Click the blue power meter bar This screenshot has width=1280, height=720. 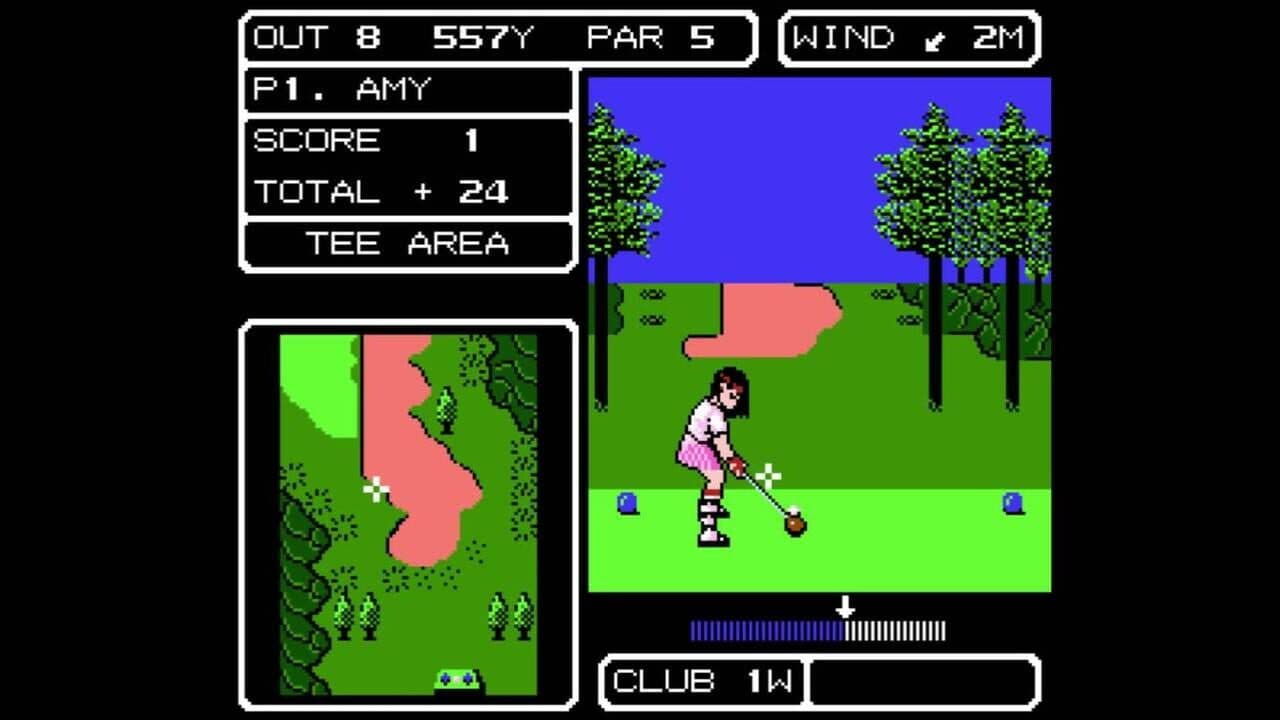765,630
